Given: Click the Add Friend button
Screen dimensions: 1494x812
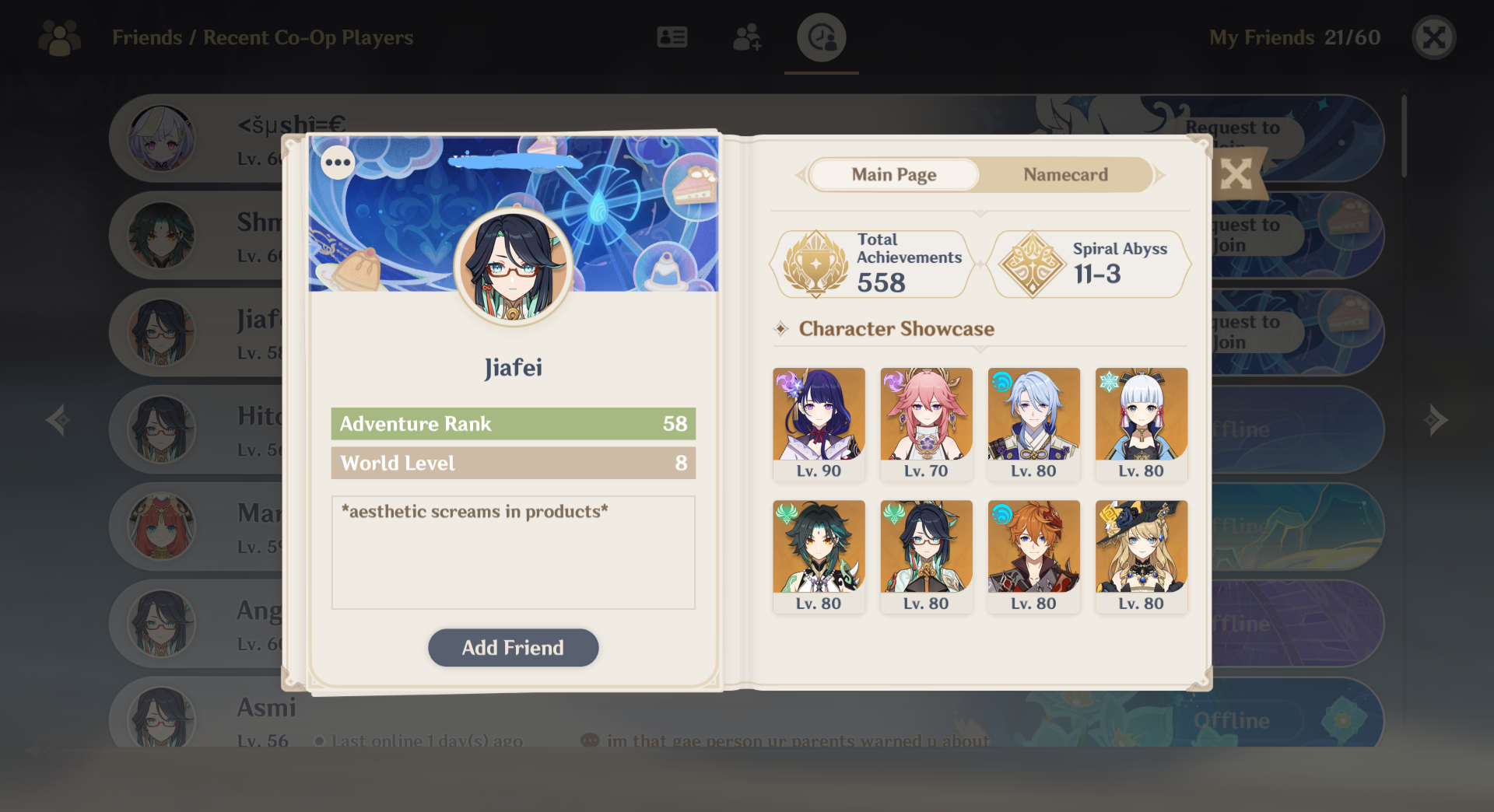Looking at the screenshot, I should [x=513, y=647].
